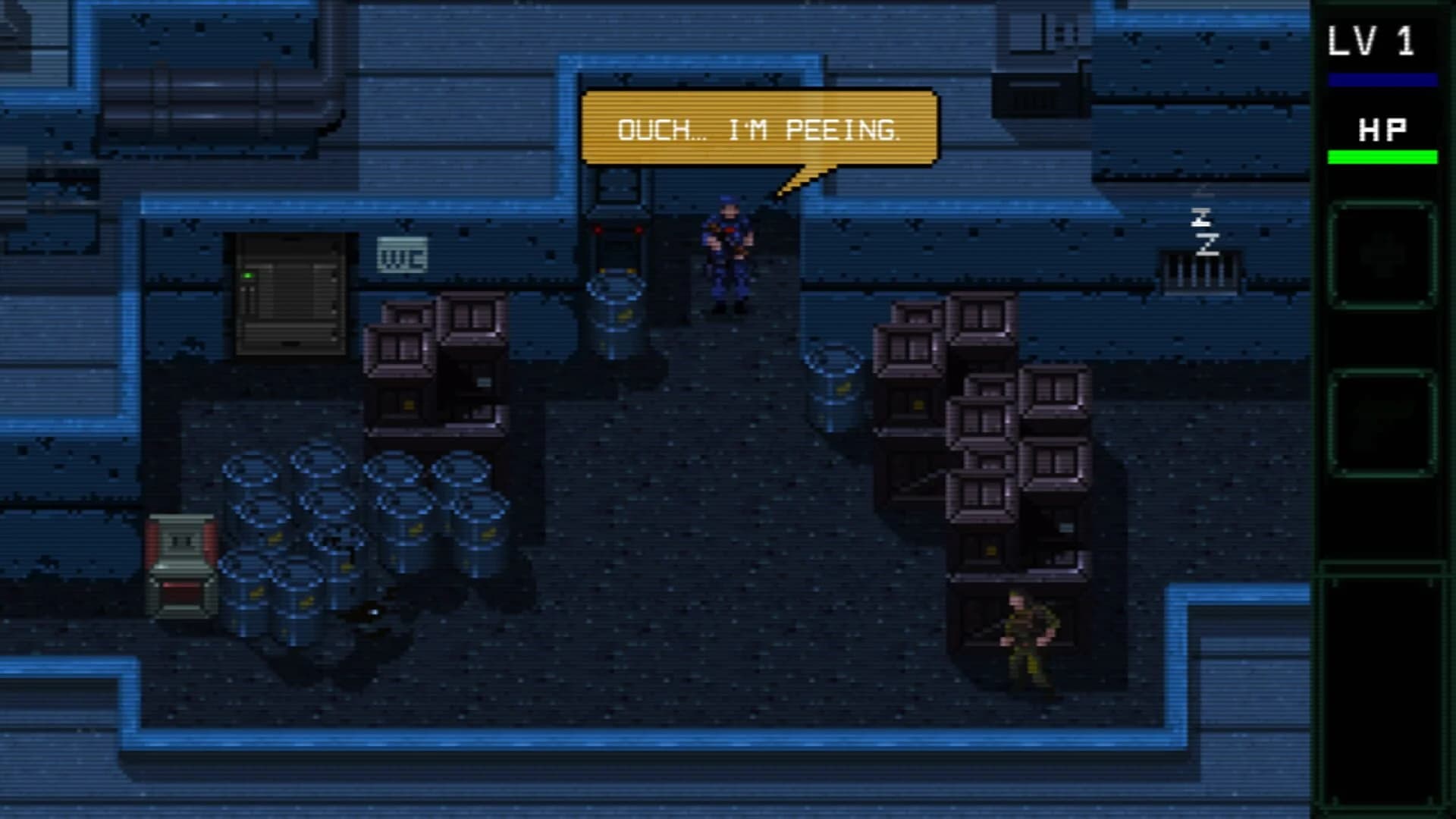Click the green HP bar
Viewport: 1456px width, 819px height.
pos(1382,158)
